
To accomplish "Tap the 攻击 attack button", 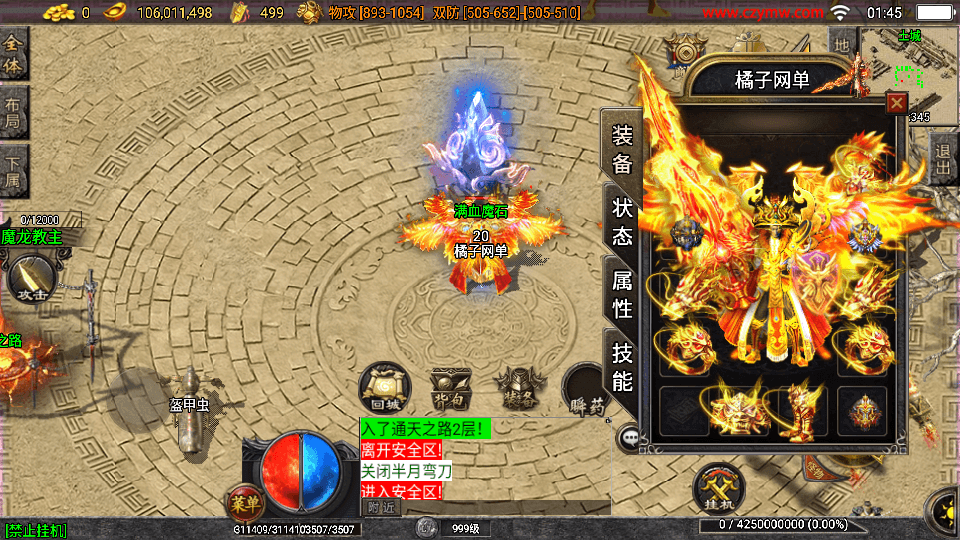I will click(31, 280).
